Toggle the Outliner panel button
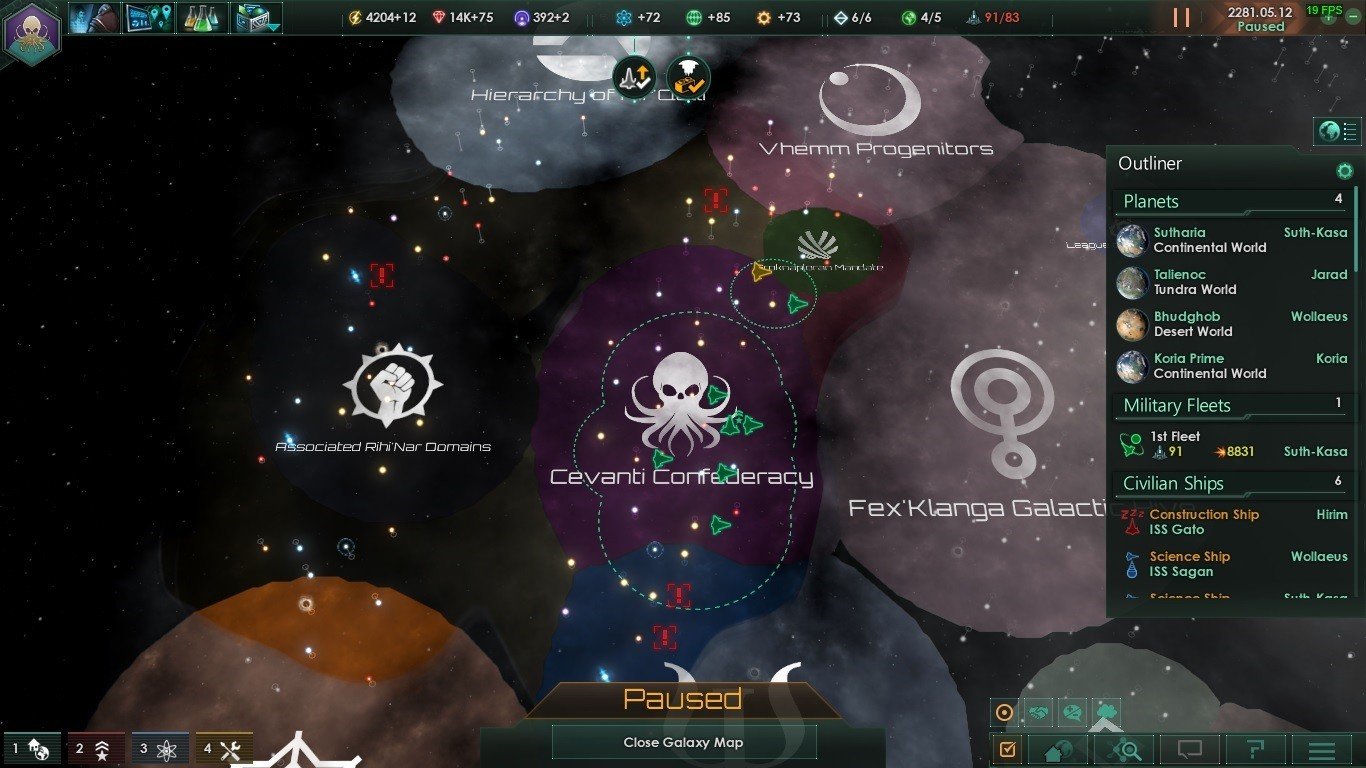 (1337, 131)
